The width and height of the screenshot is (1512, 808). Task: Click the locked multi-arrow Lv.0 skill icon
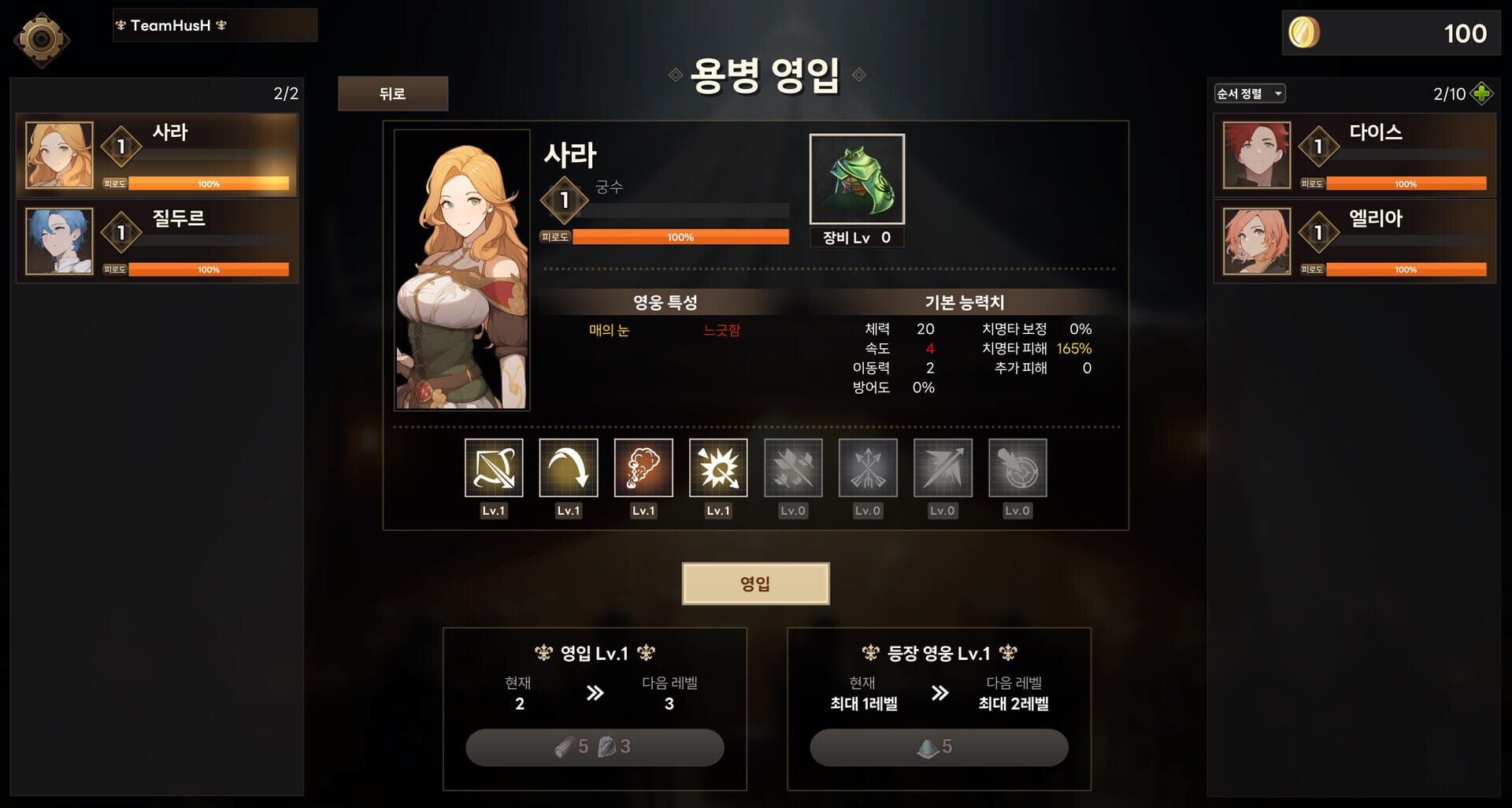(792, 469)
